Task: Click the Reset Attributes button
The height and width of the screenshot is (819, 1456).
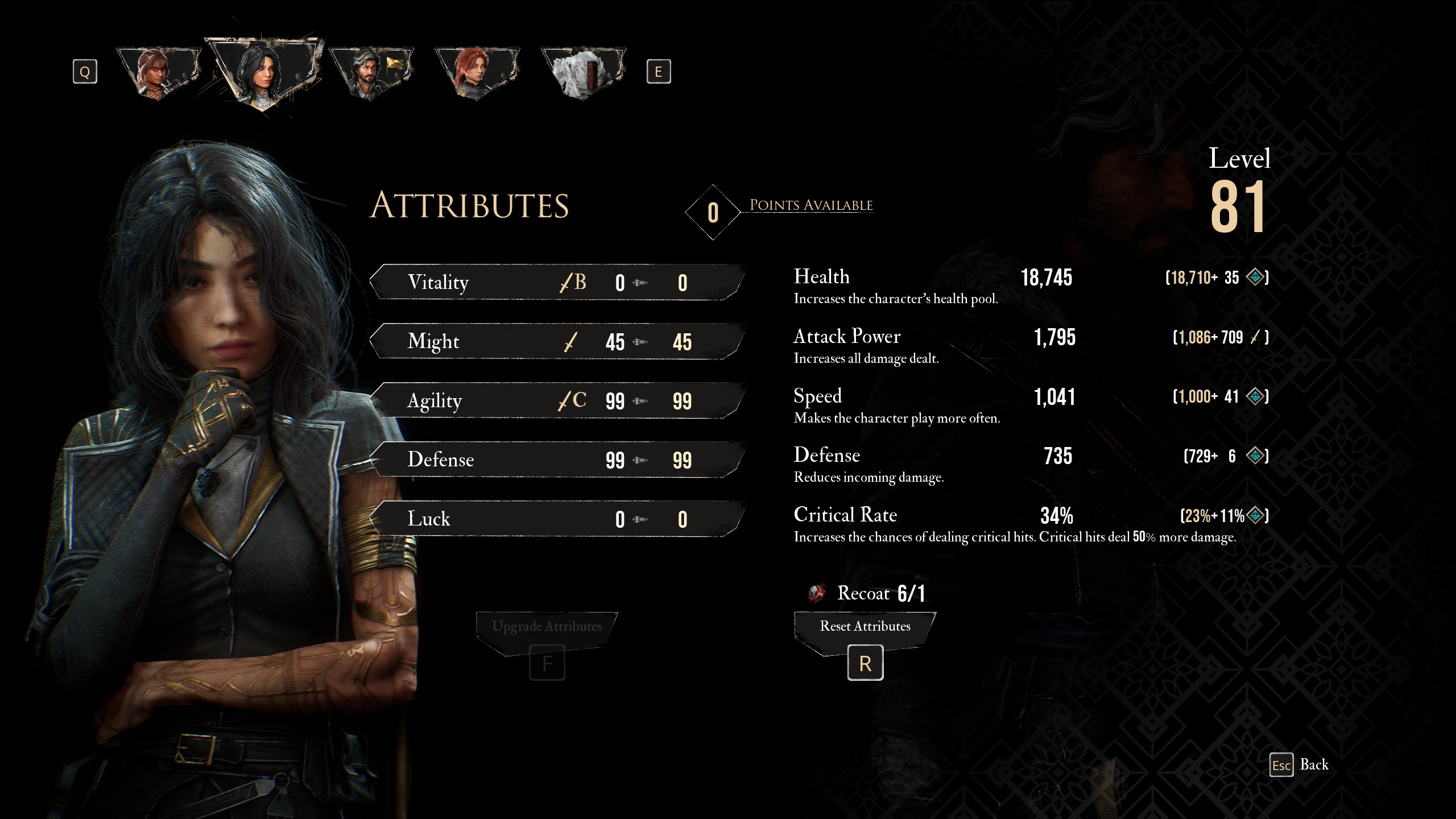Action: (x=865, y=626)
